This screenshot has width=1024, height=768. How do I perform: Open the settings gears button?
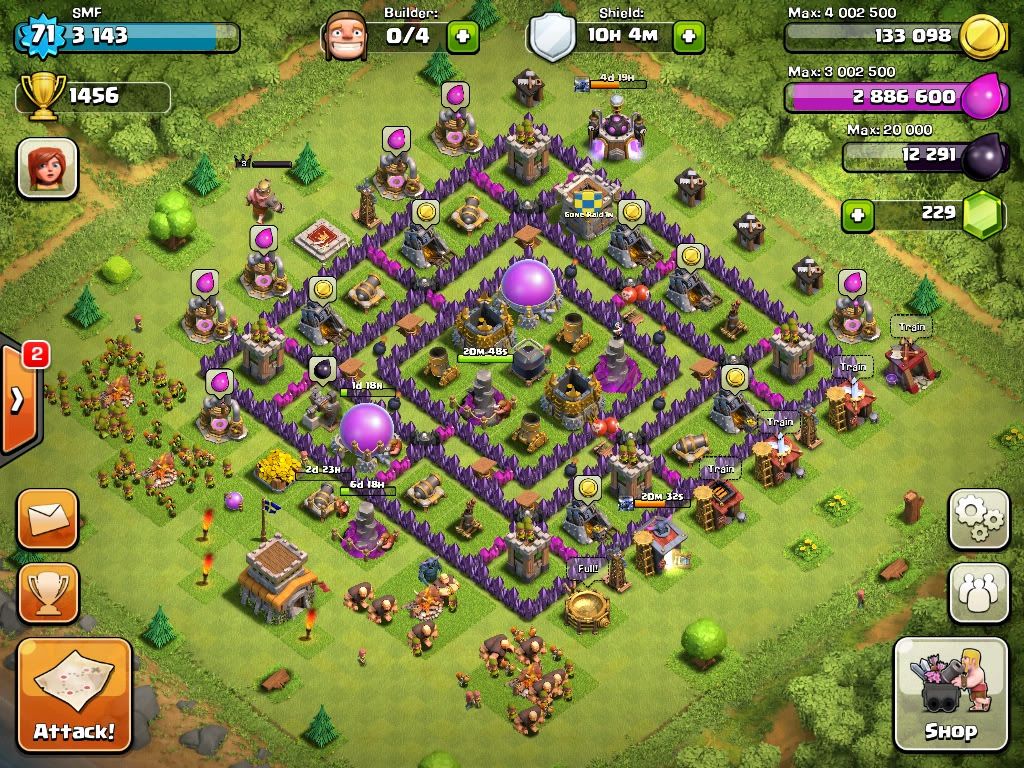[979, 517]
